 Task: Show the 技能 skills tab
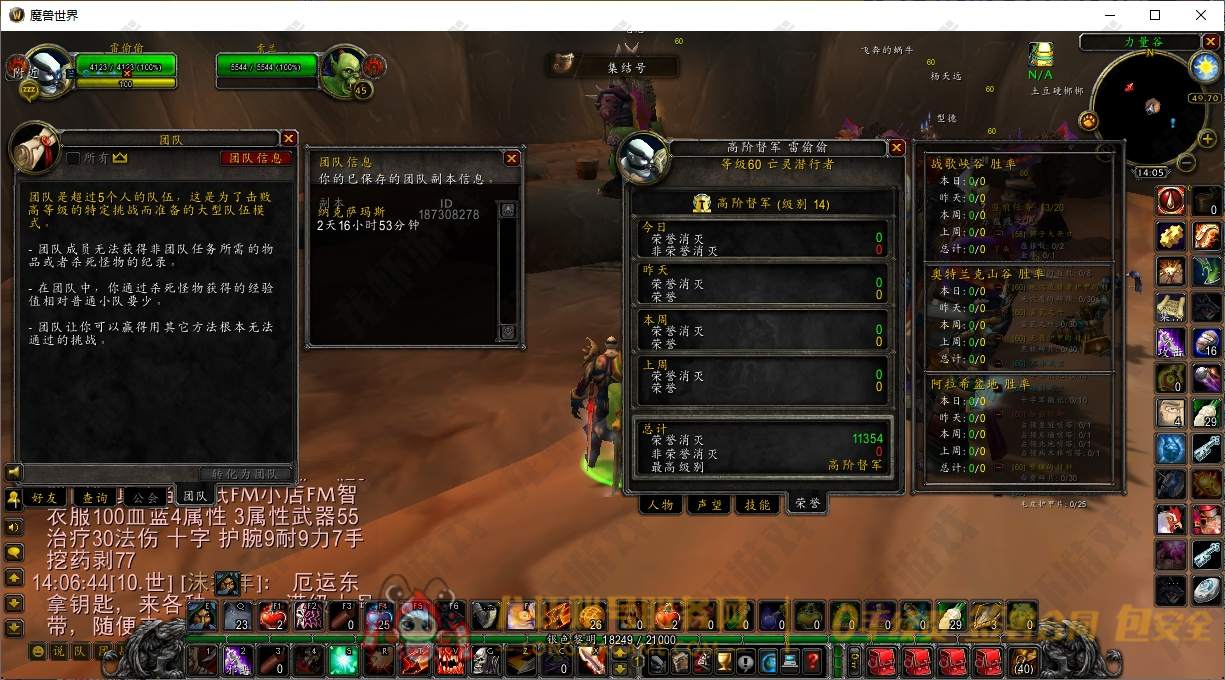pos(758,505)
